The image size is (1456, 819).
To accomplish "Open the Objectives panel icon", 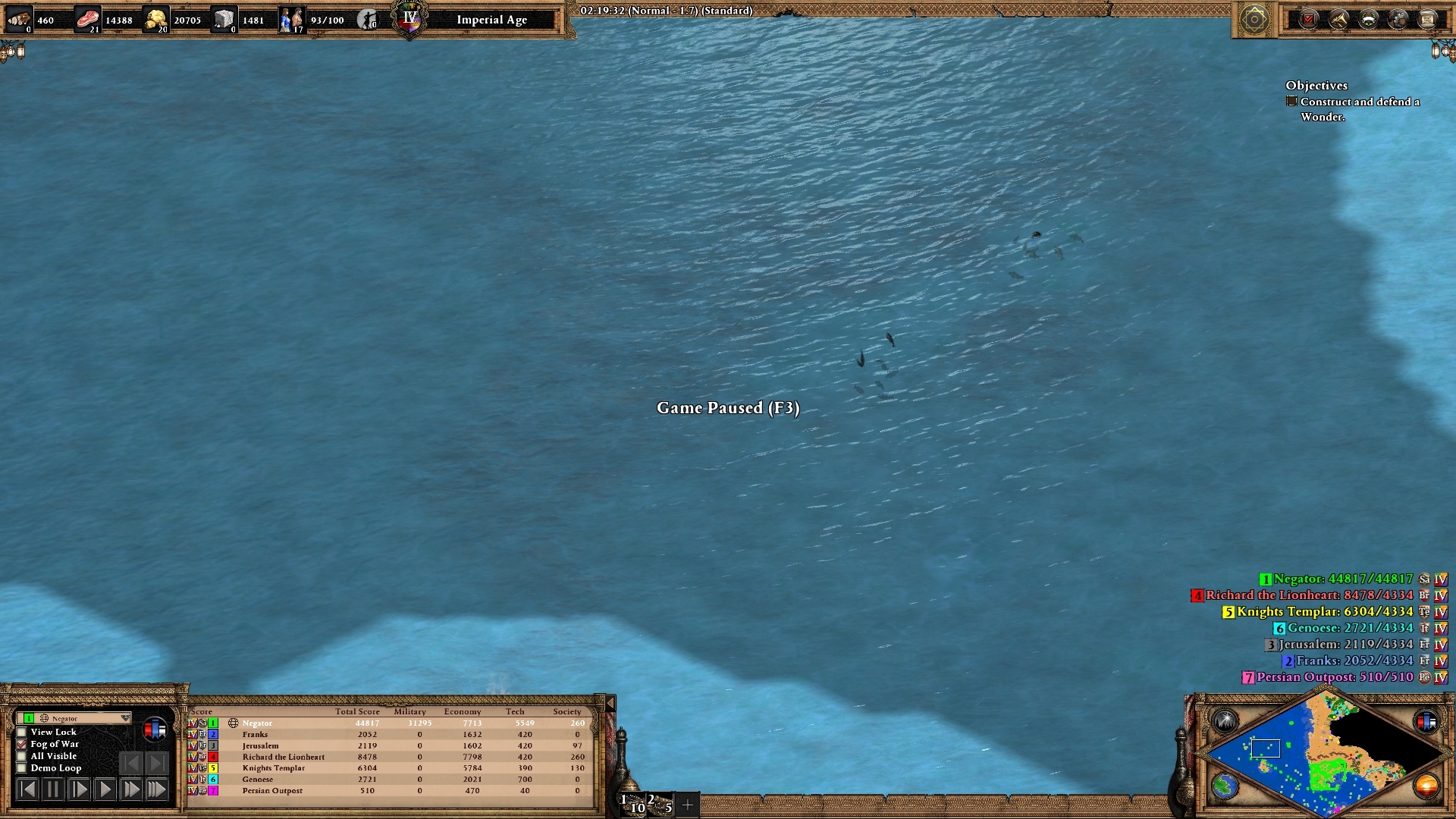I will (x=1307, y=19).
